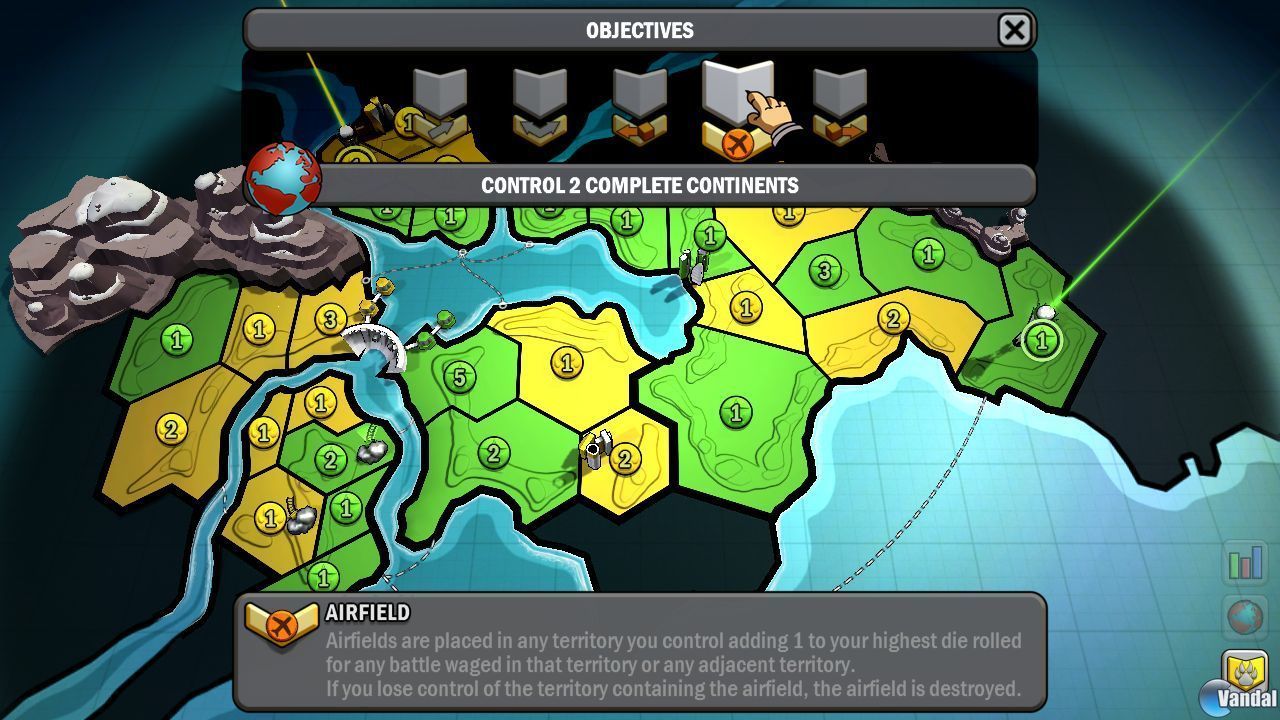Image resolution: width=1280 pixels, height=720 pixels.
Task: Close the Objectives window
Action: point(1014,30)
